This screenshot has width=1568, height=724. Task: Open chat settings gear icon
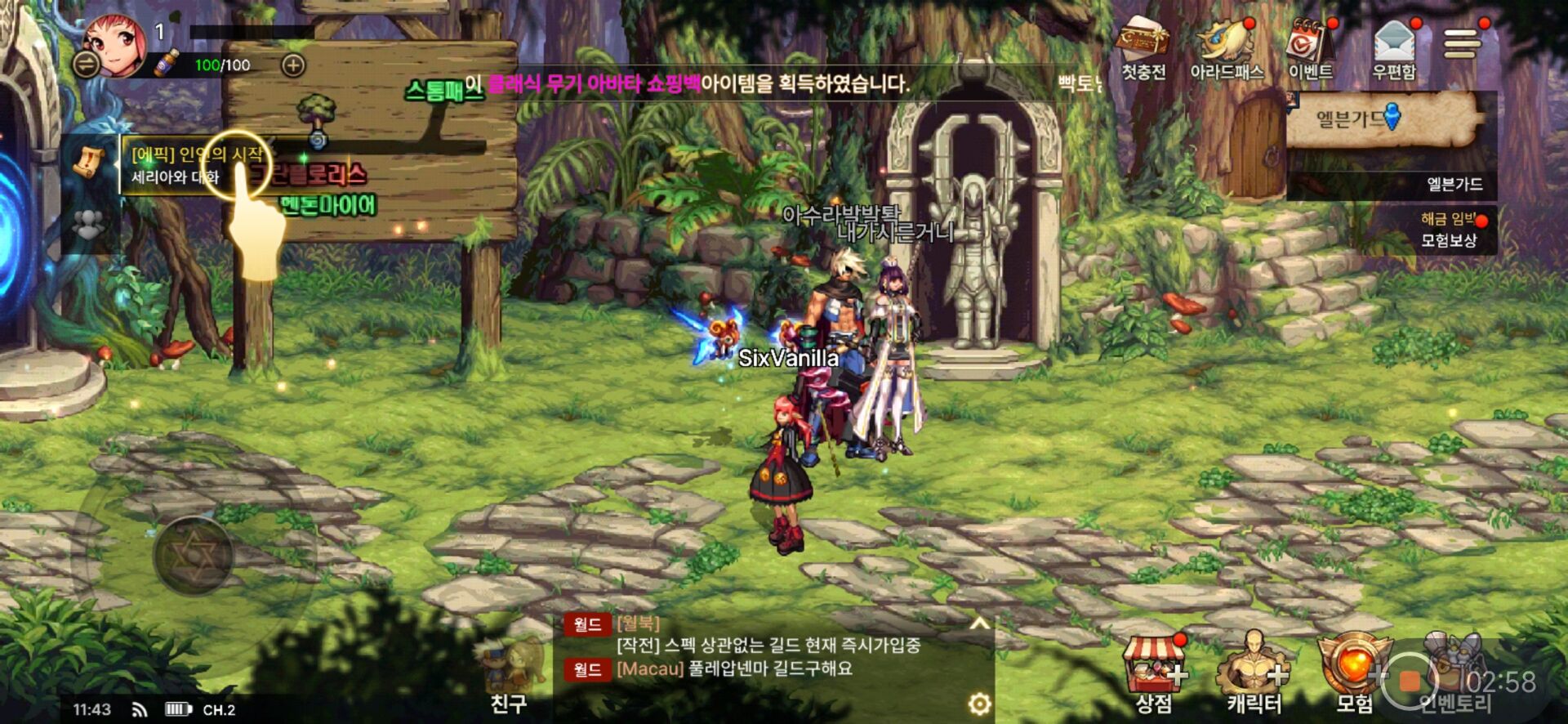979,703
